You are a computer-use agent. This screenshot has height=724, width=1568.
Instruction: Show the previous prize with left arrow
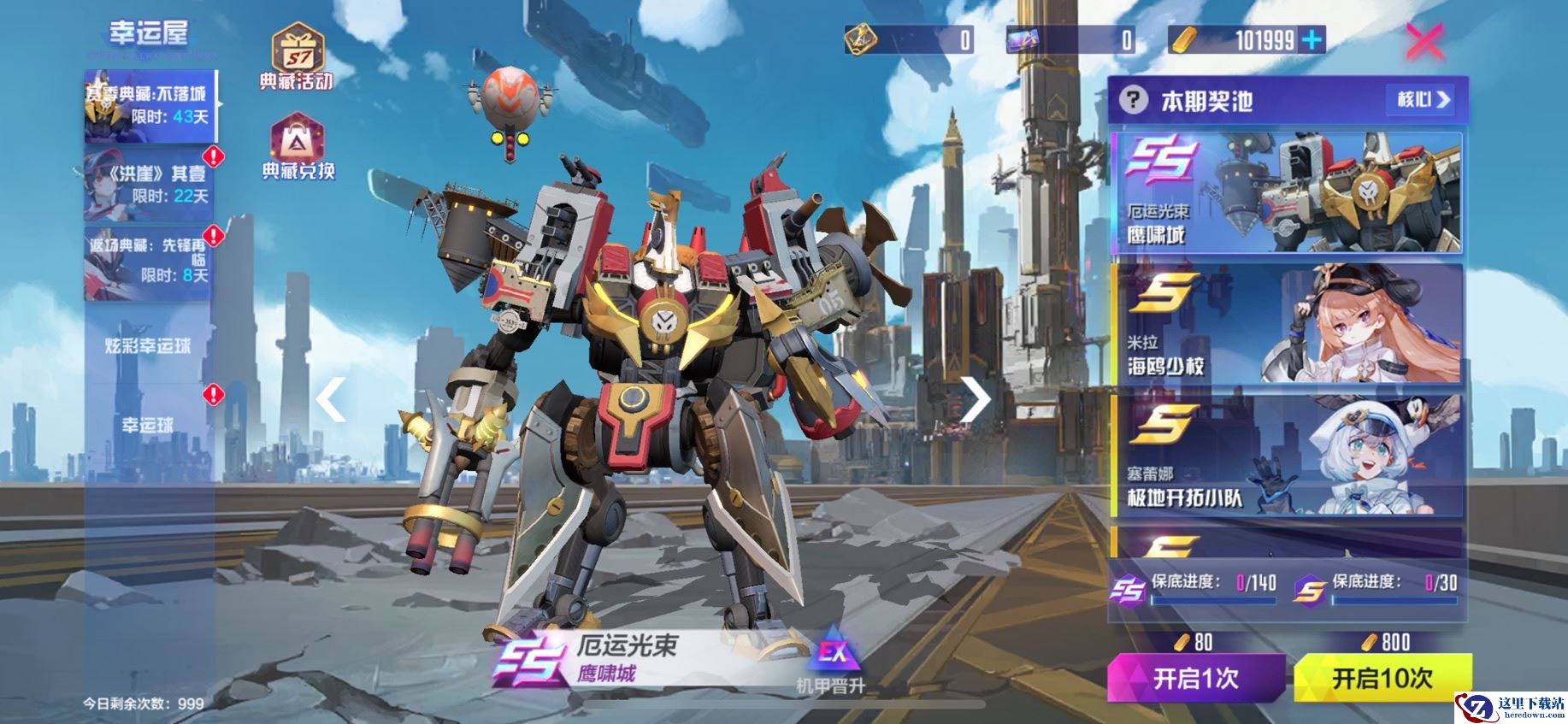(332, 398)
